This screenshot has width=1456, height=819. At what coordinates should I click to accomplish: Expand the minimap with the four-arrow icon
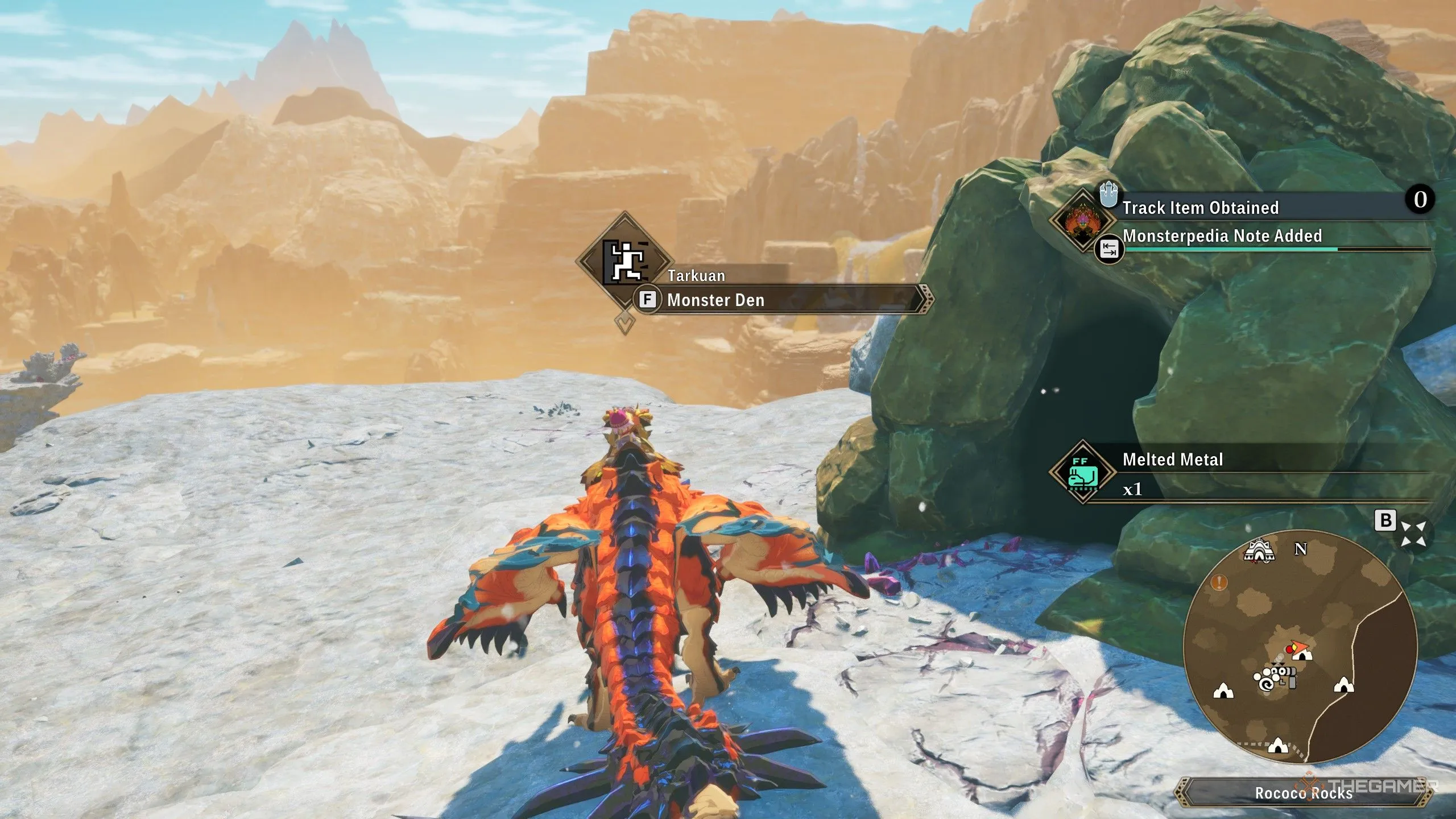[x=1413, y=533]
